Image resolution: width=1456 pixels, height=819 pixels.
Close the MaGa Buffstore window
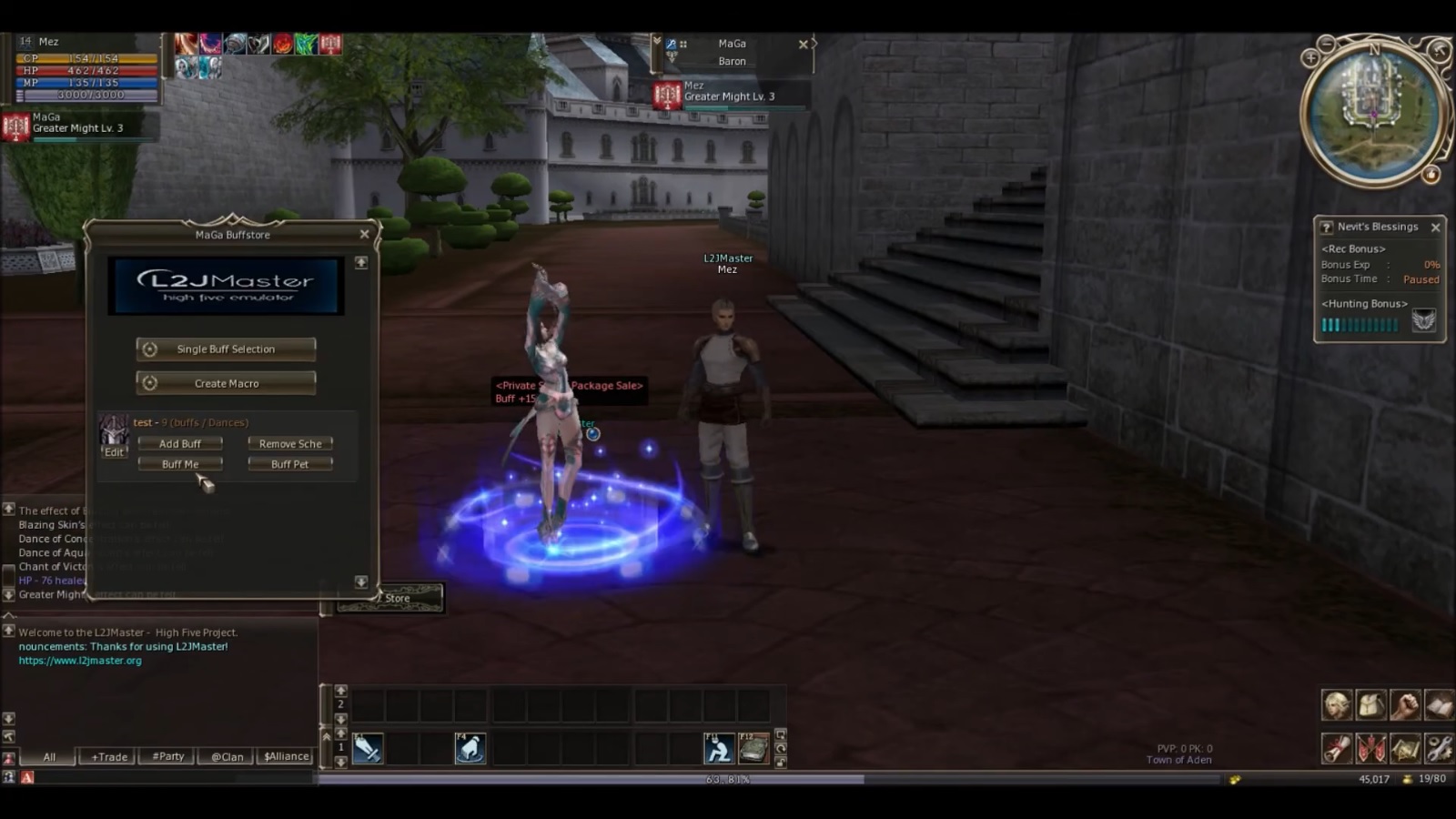[365, 234]
